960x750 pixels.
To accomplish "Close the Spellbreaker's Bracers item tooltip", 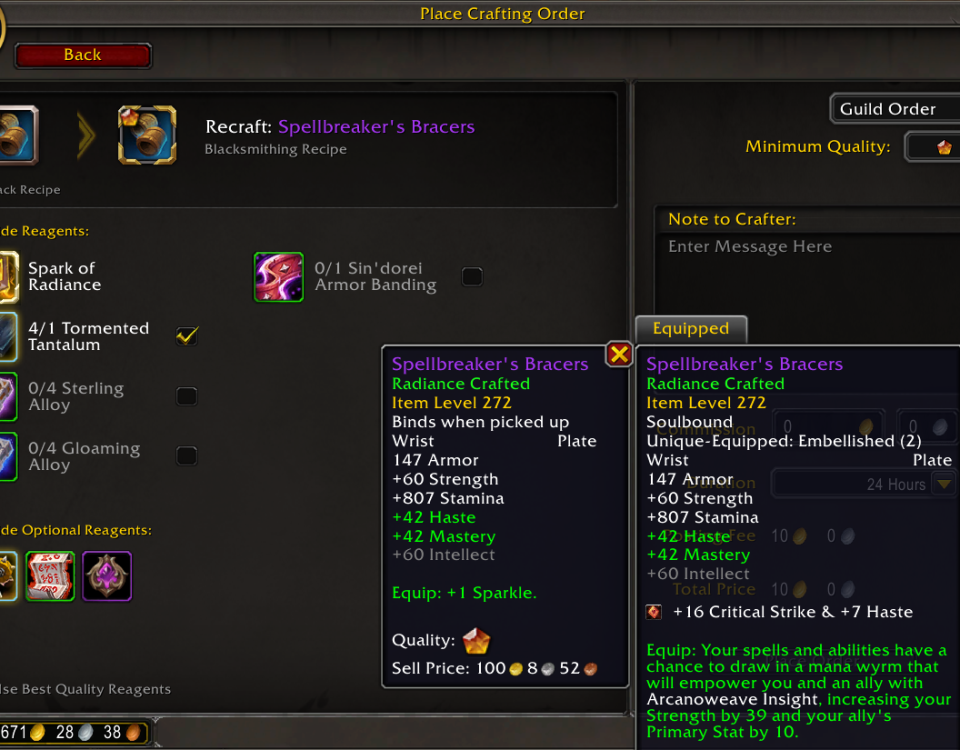I will tap(619, 354).
